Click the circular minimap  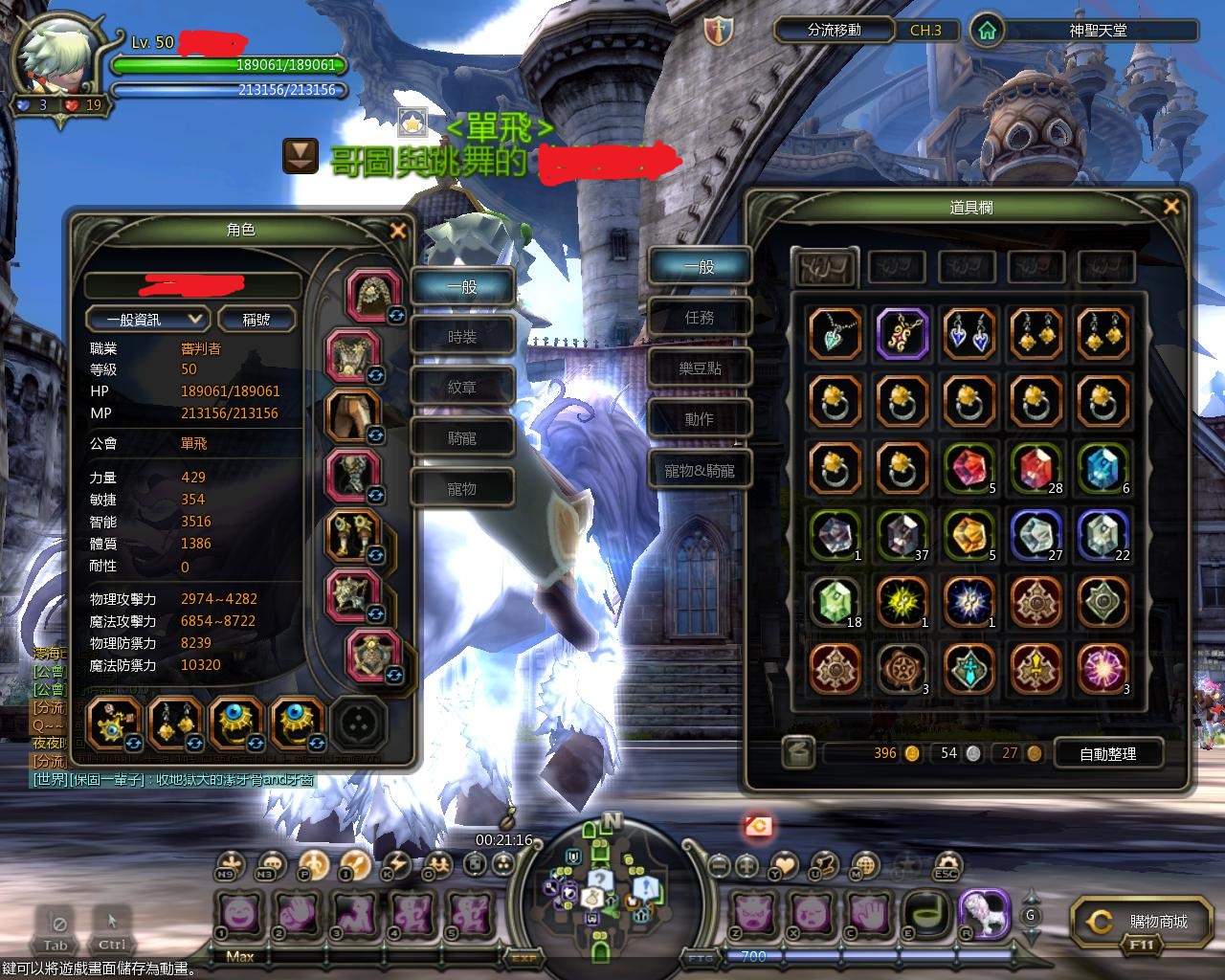click(600, 886)
